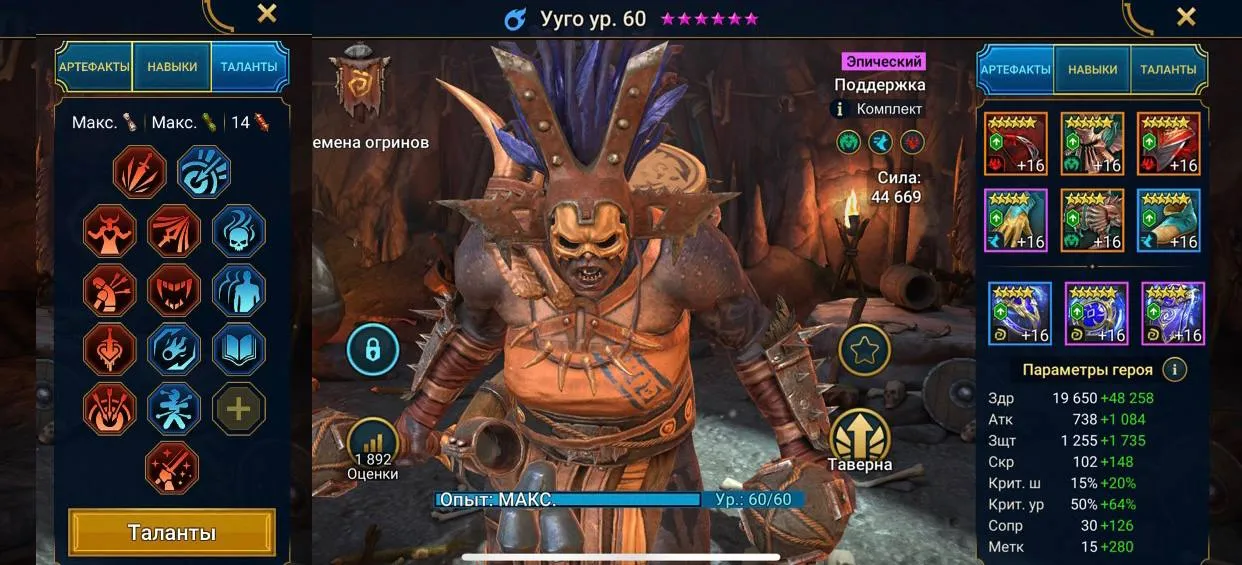Viewport: 1242px width, 565px height.
Task: Inspect the boots artifact slot
Action: click(x=1168, y=221)
